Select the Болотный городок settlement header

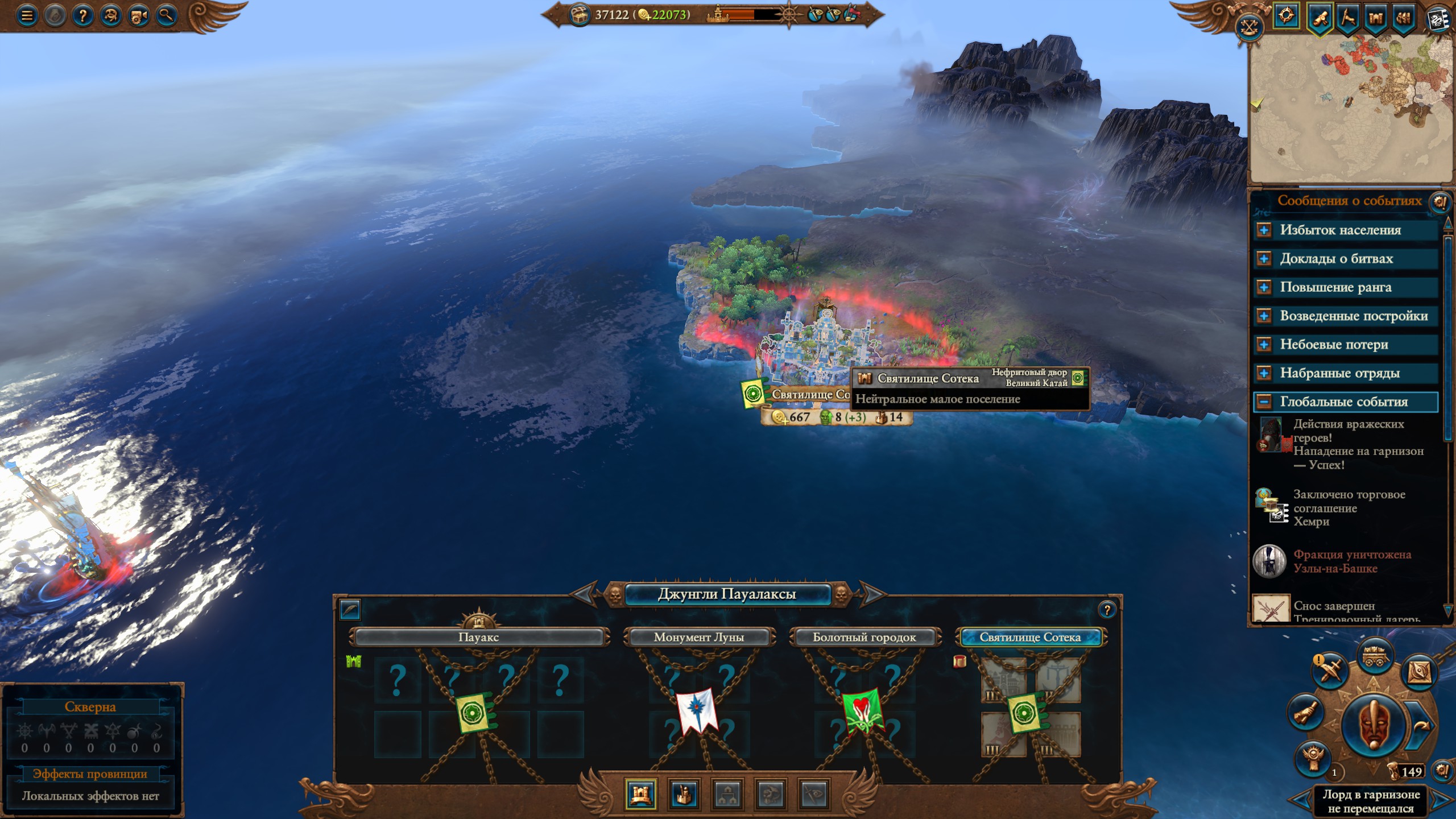pyautogui.click(x=864, y=637)
